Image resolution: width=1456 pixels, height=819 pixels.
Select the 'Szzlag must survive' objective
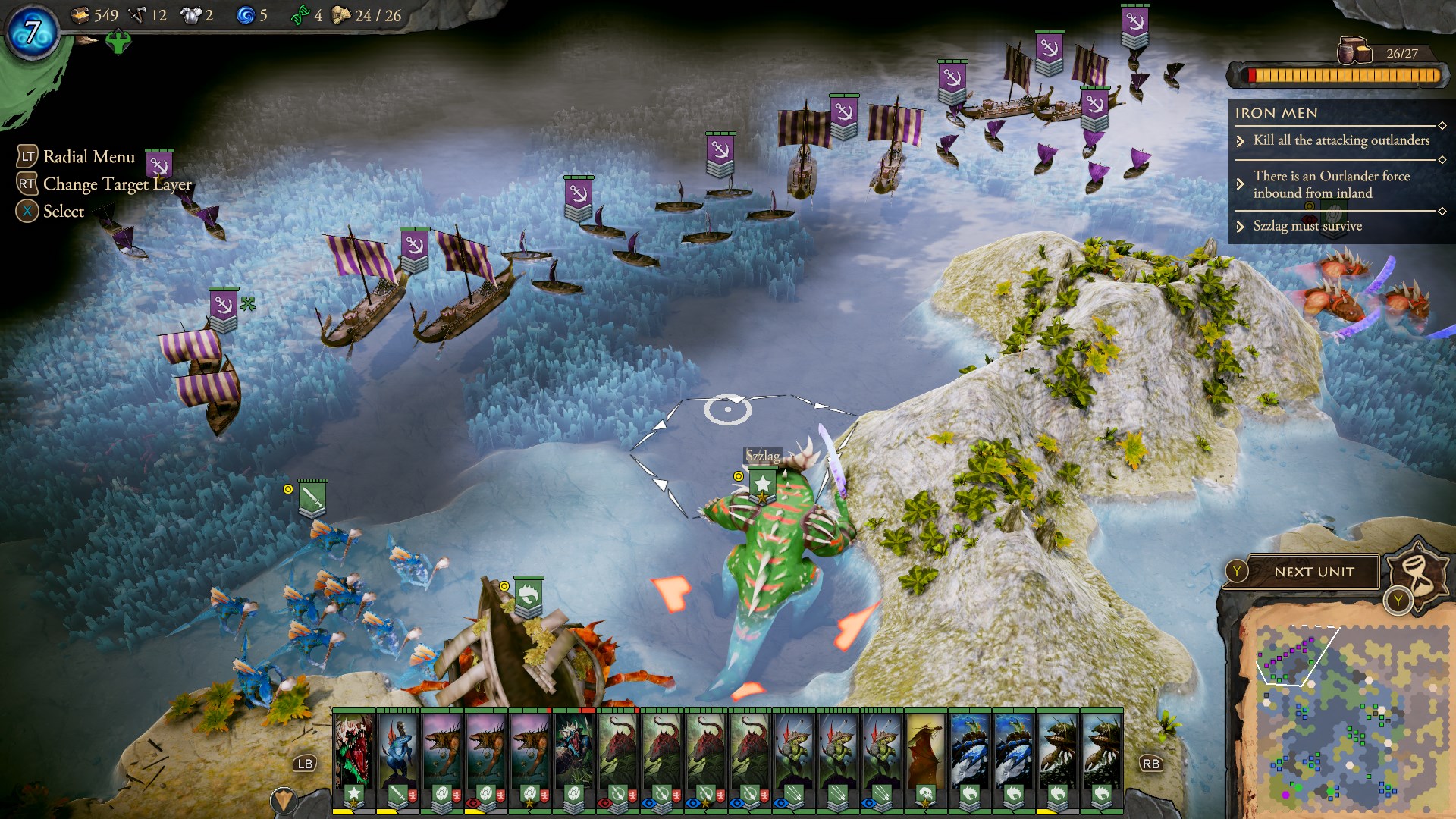pos(1307,226)
